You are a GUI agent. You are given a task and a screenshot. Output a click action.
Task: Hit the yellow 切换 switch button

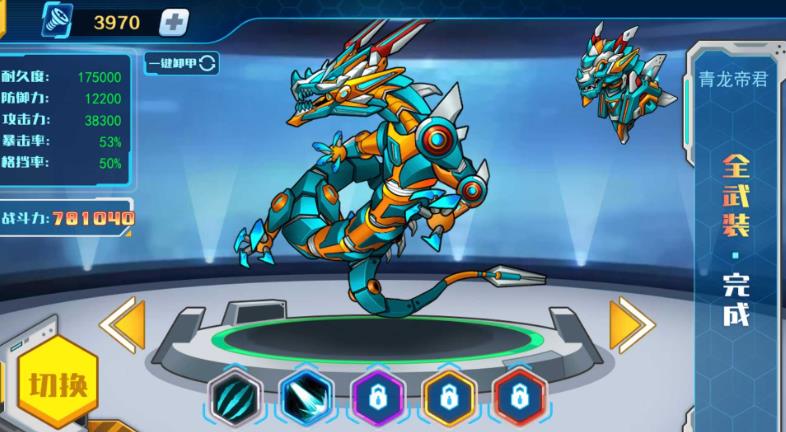(58, 383)
